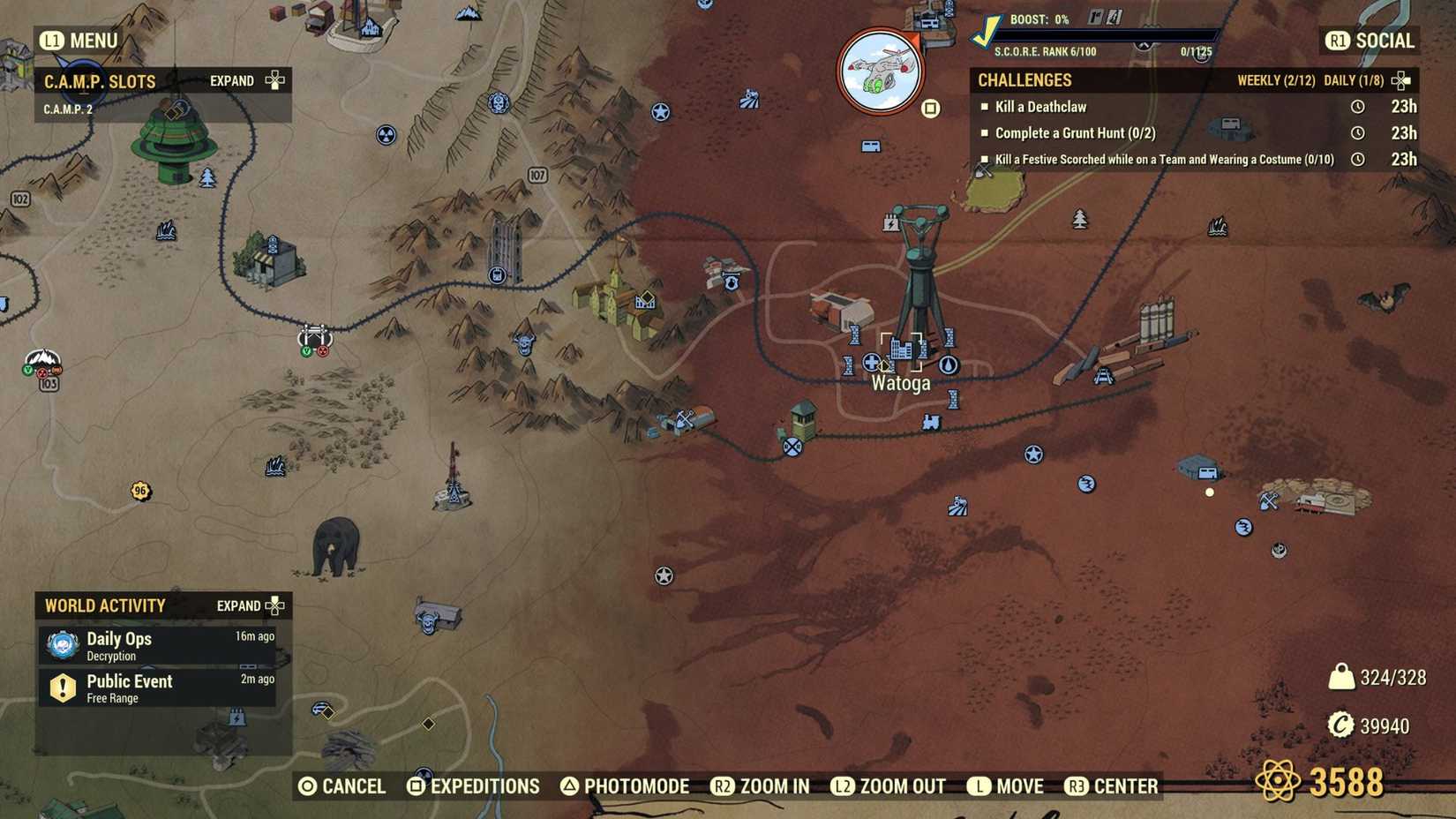Toggle the Kill a Deathclaw challenge checkbox
Screen dimensions: 1456x819
(x=985, y=107)
